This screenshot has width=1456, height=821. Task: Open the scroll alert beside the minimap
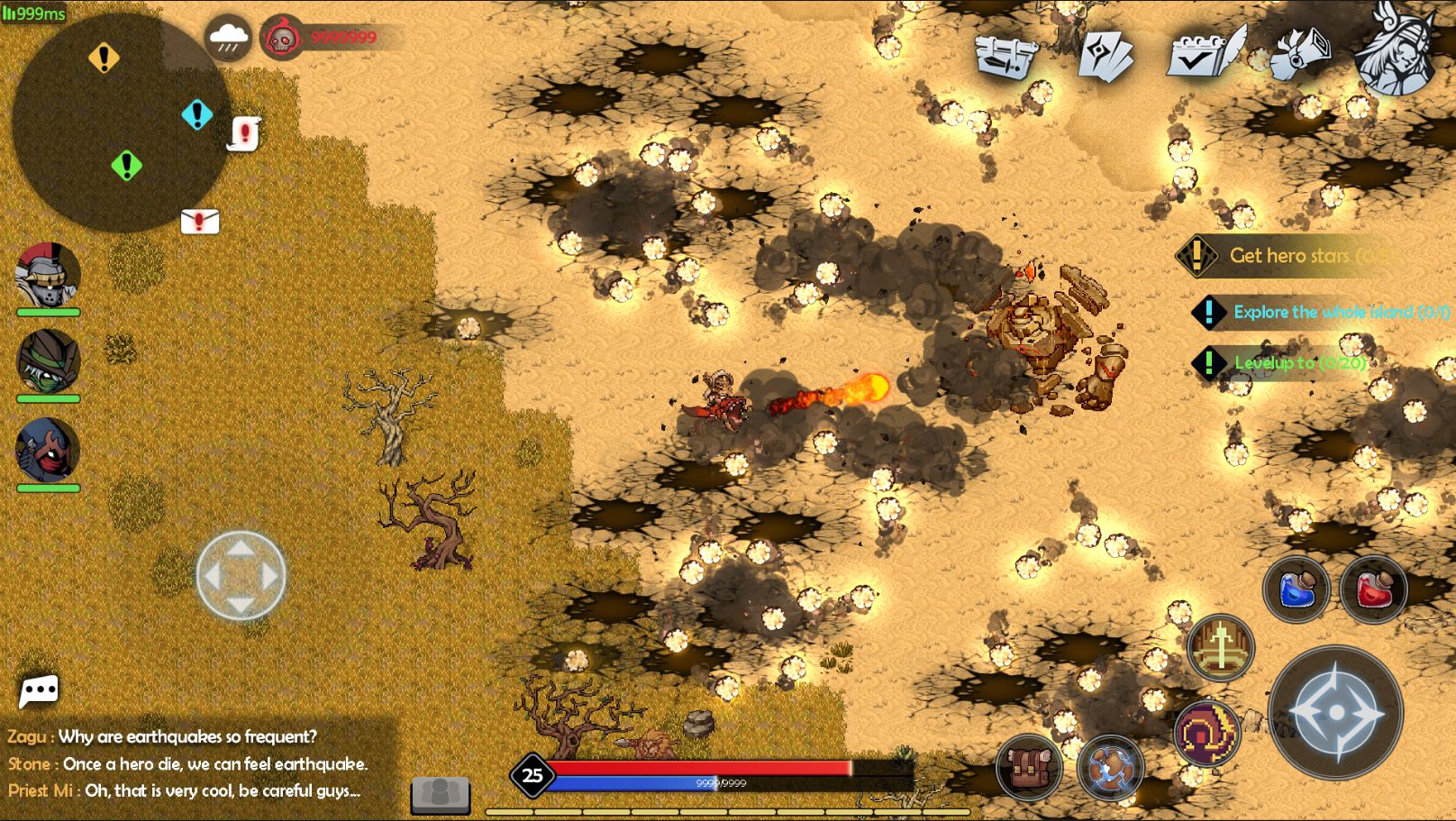[244, 133]
